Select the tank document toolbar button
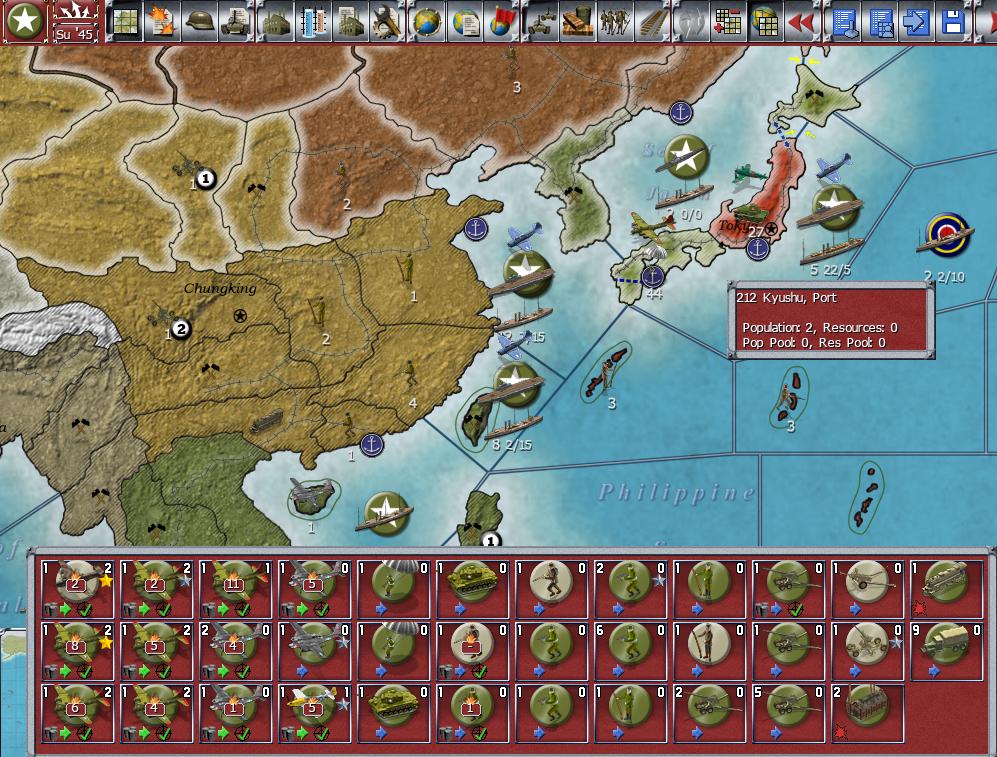The height and width of the screenshot is (757, 997). 237,21
